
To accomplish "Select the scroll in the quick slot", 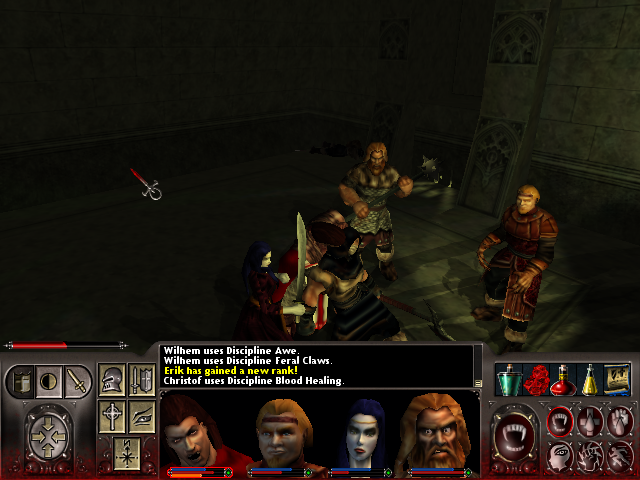I will click(x=617, y=380).
